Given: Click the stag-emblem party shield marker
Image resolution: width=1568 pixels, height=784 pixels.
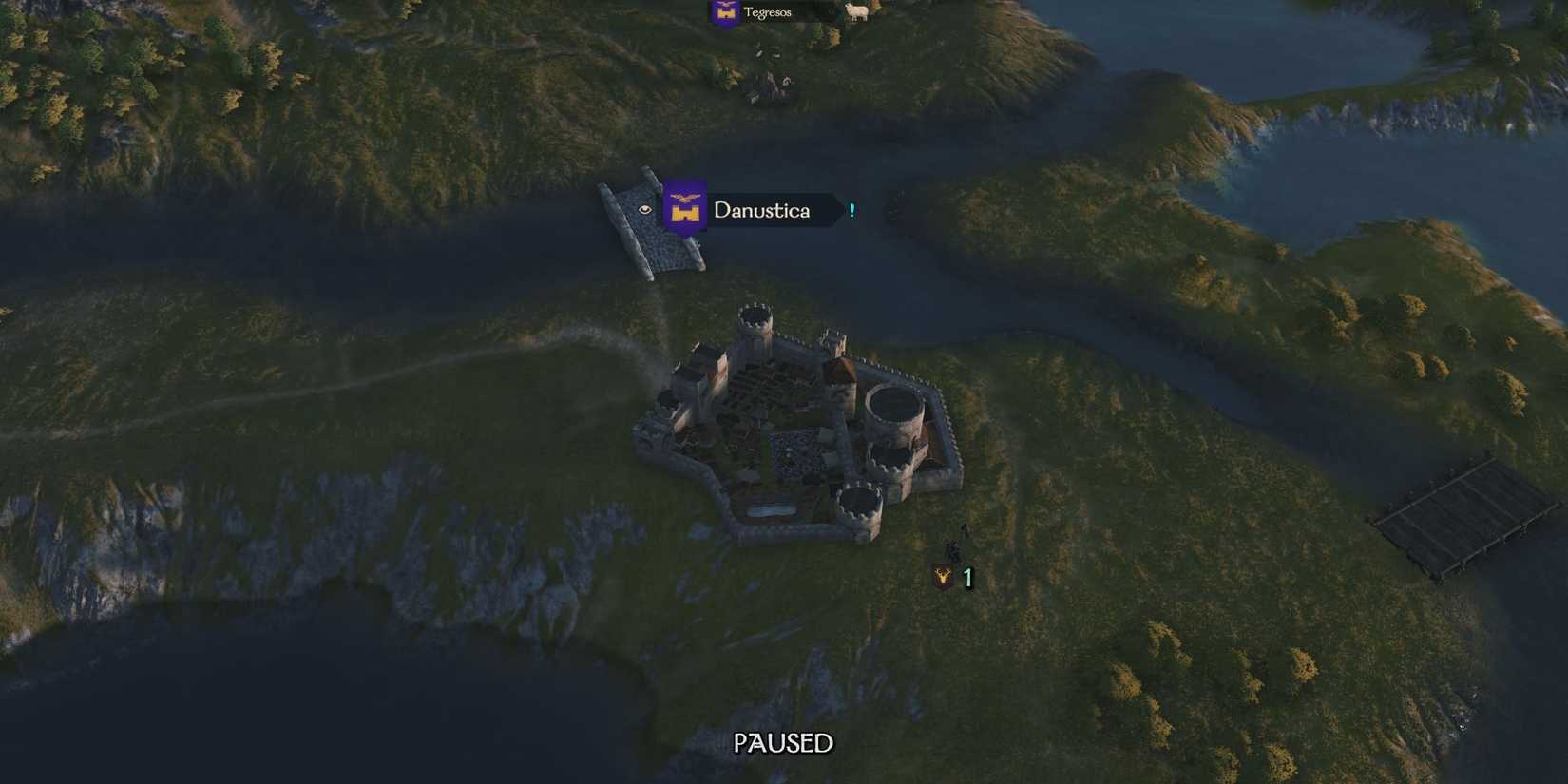Looking at the screenshot, I should [943, 578].
